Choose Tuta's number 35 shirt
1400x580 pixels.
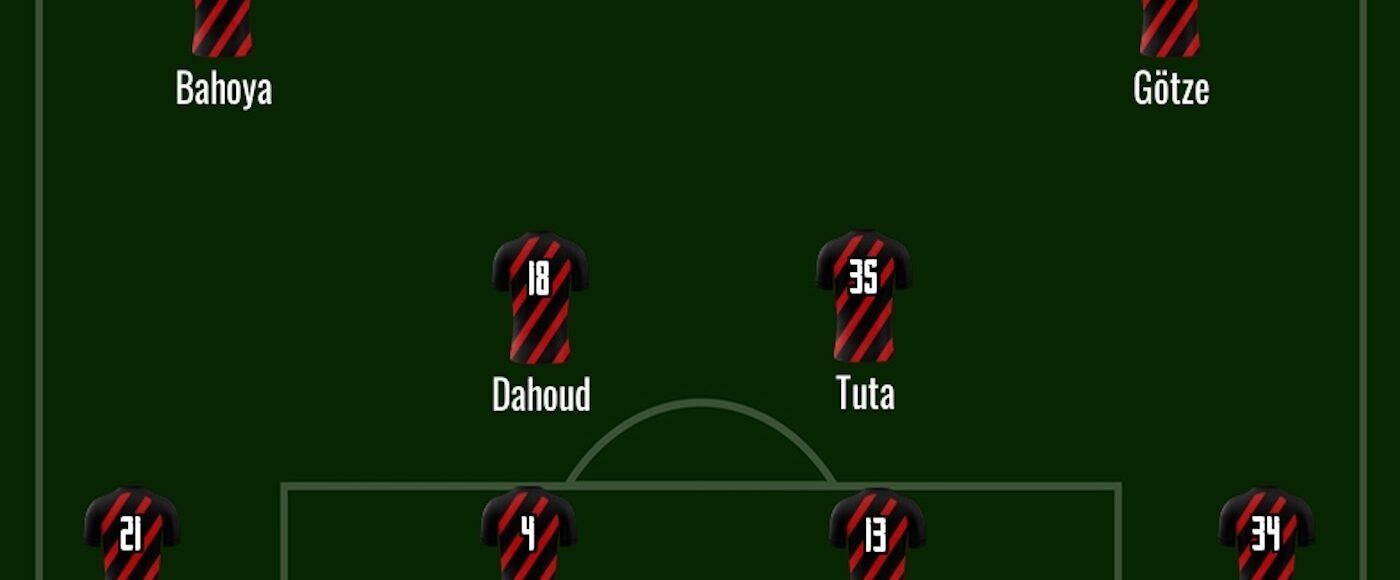click(x=864, y=297)
